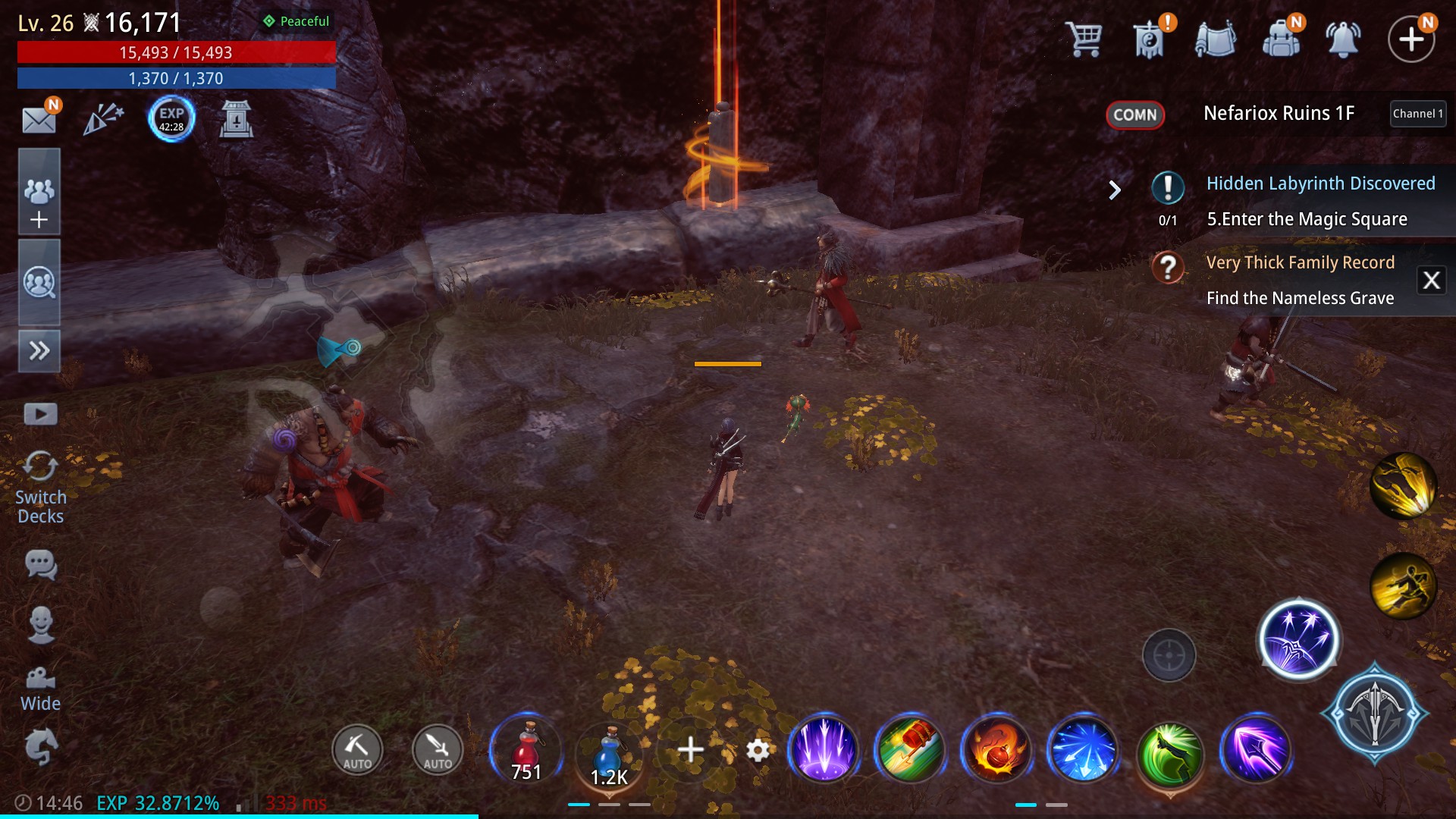Toggle the COMN button
The height and width of the screenshot is (819, 1456).
click(1134, 115)
